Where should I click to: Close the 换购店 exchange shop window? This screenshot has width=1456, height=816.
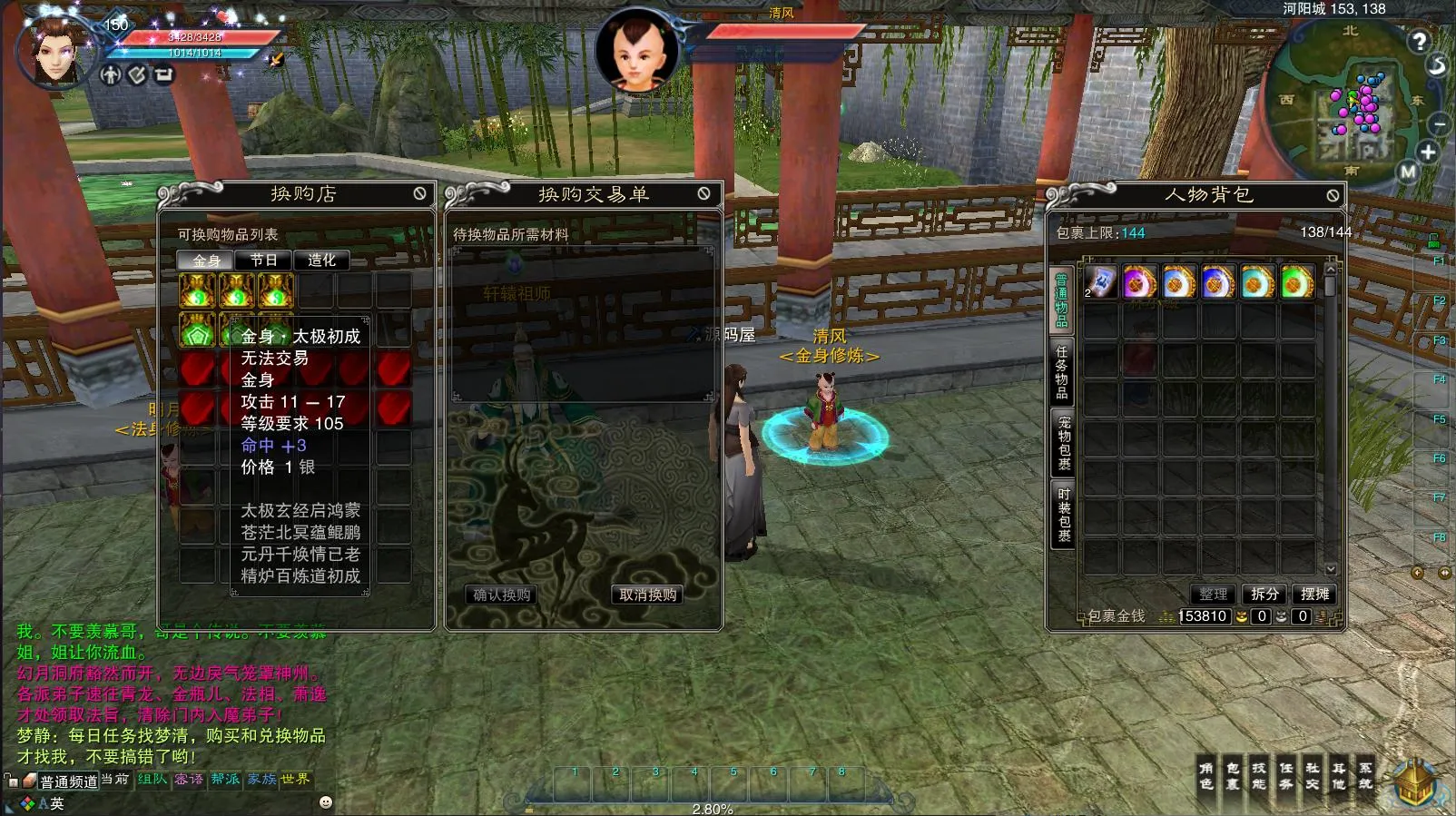pyautogui.click(x=419, y=193)
